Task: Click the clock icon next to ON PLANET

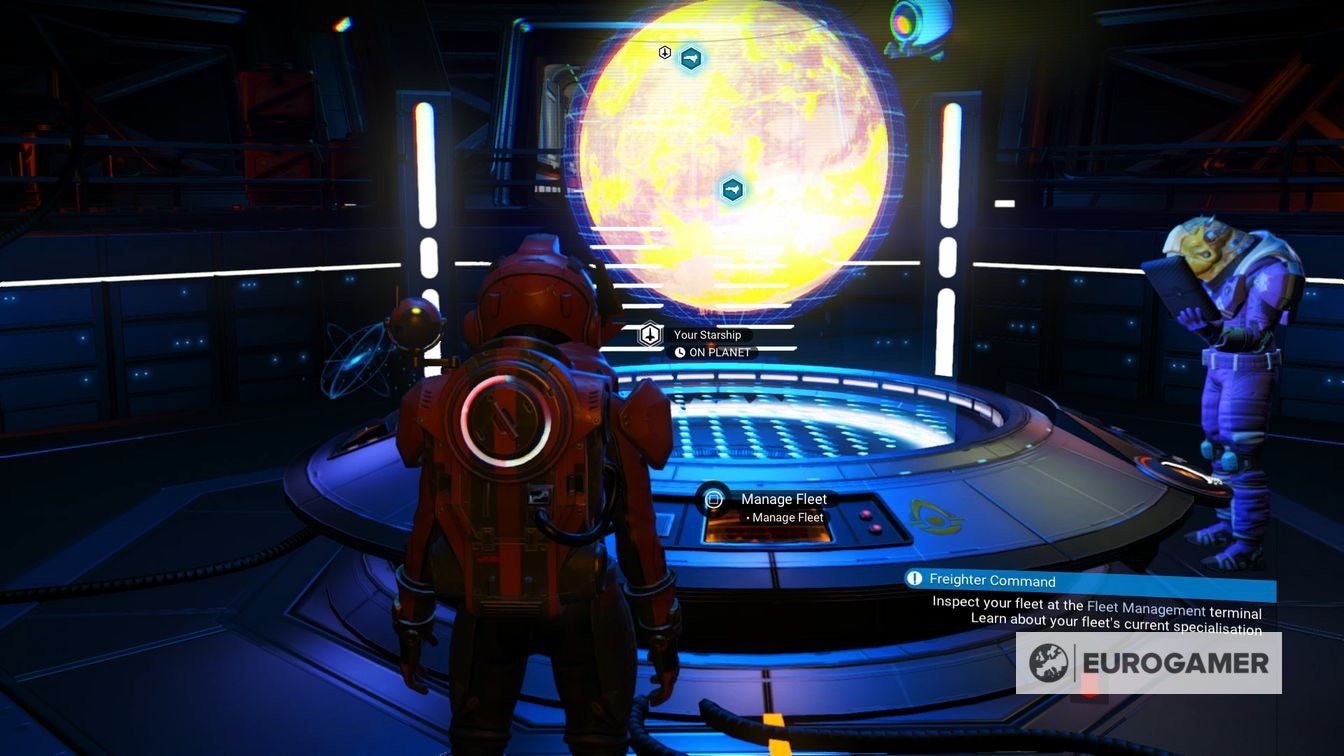Action: tap(680, 351)
